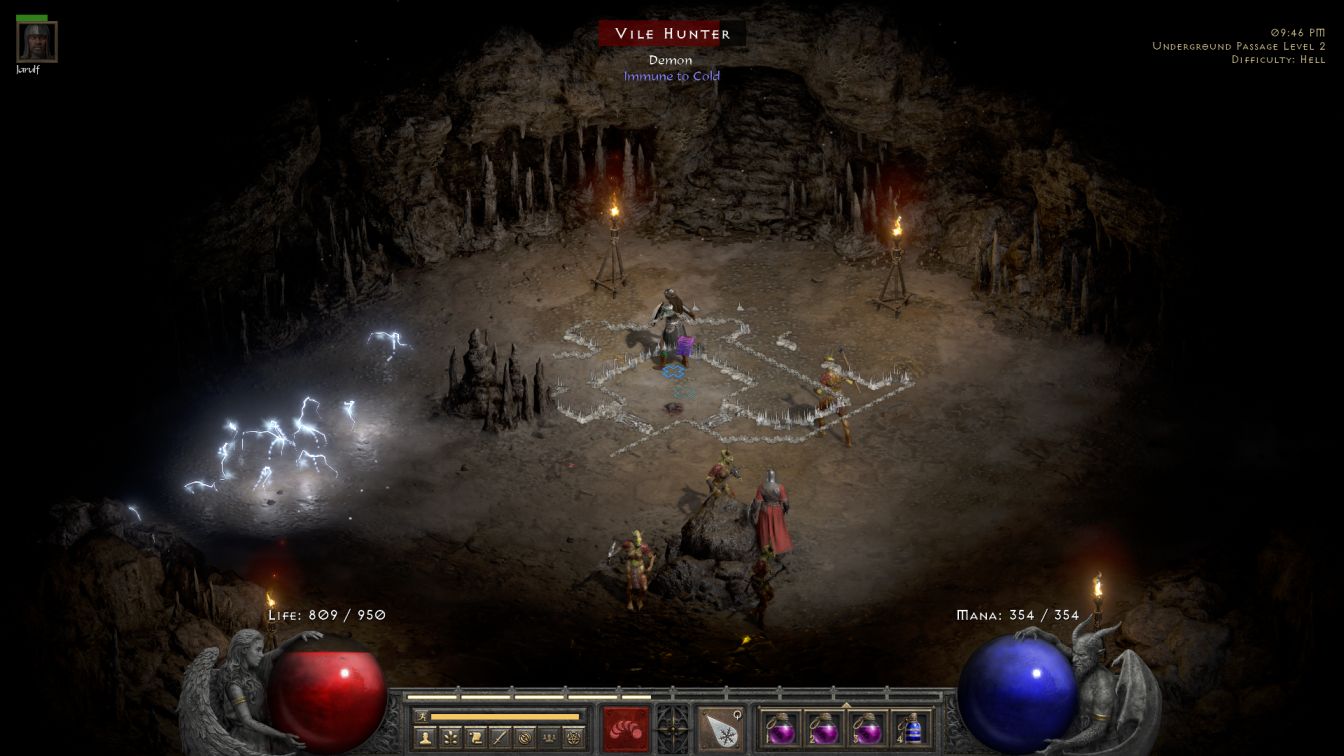Expand the belt with the small arrow
Image resolution: width=1344 pixels, height=756 pixels.
click(846, 705)
